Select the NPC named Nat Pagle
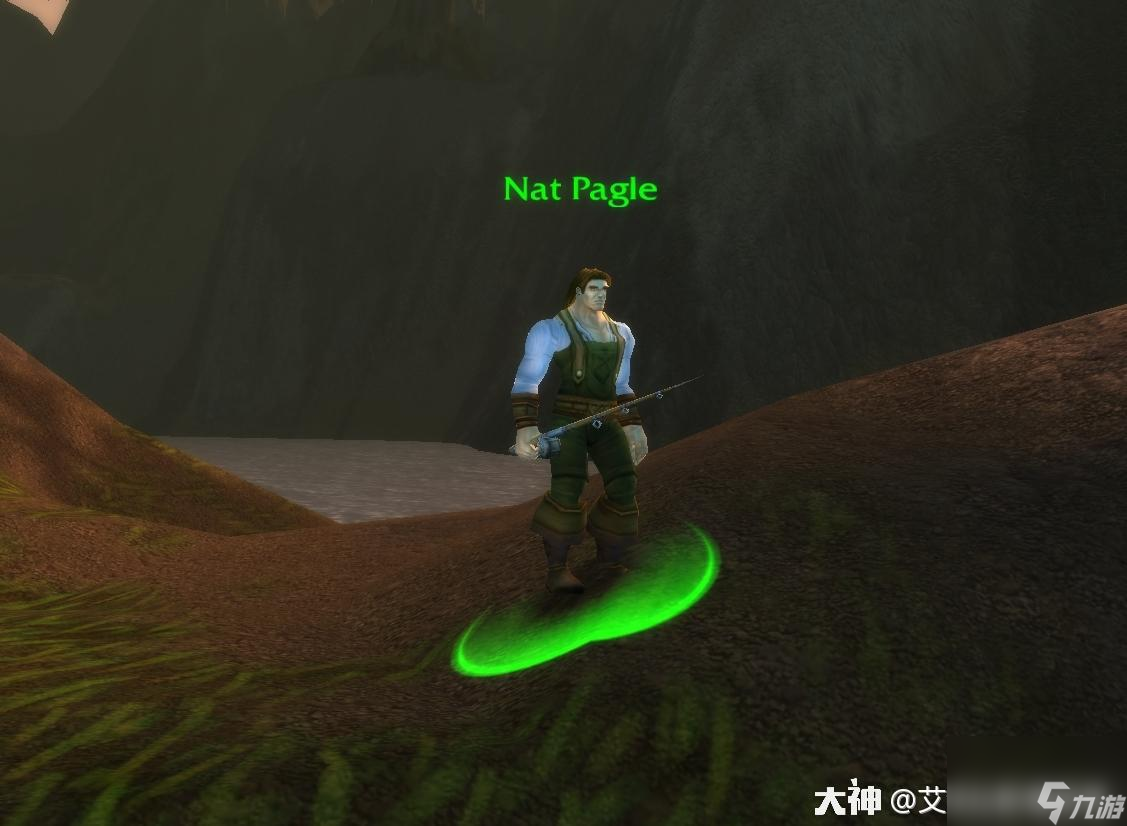The image size is (1127, 826). (580, 420)
